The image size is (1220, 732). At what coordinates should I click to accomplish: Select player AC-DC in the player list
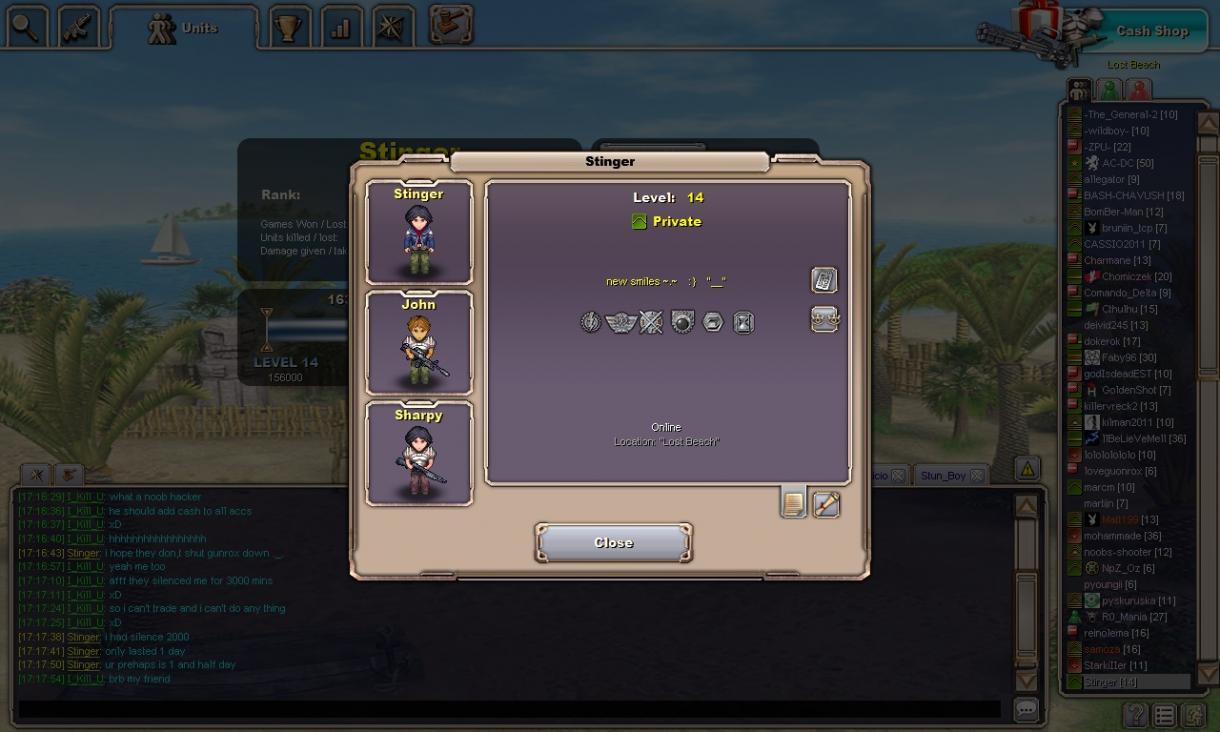(1127, 163)
